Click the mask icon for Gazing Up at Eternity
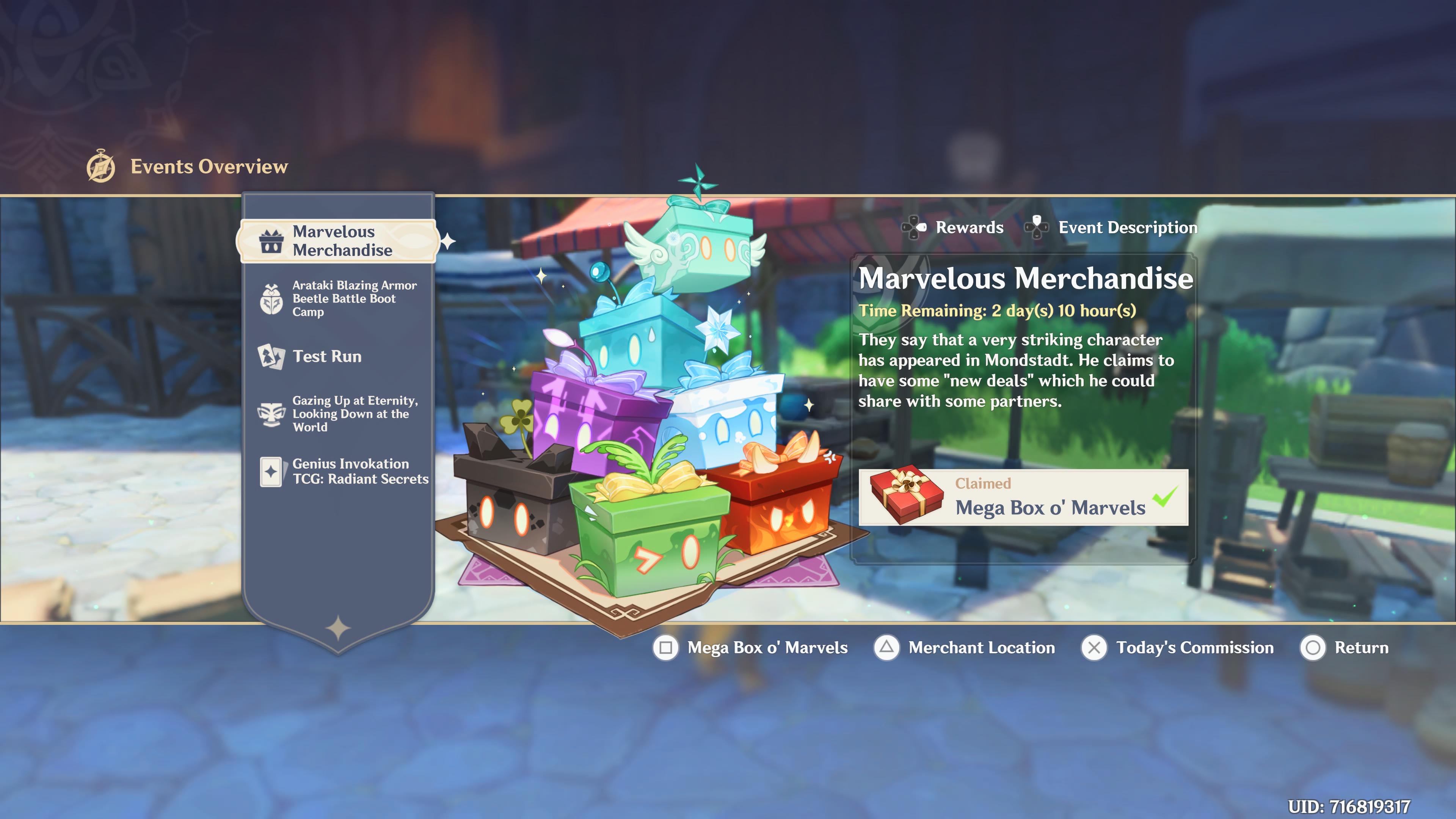Screen dimensions: 1456x819 tap(273, 414)
